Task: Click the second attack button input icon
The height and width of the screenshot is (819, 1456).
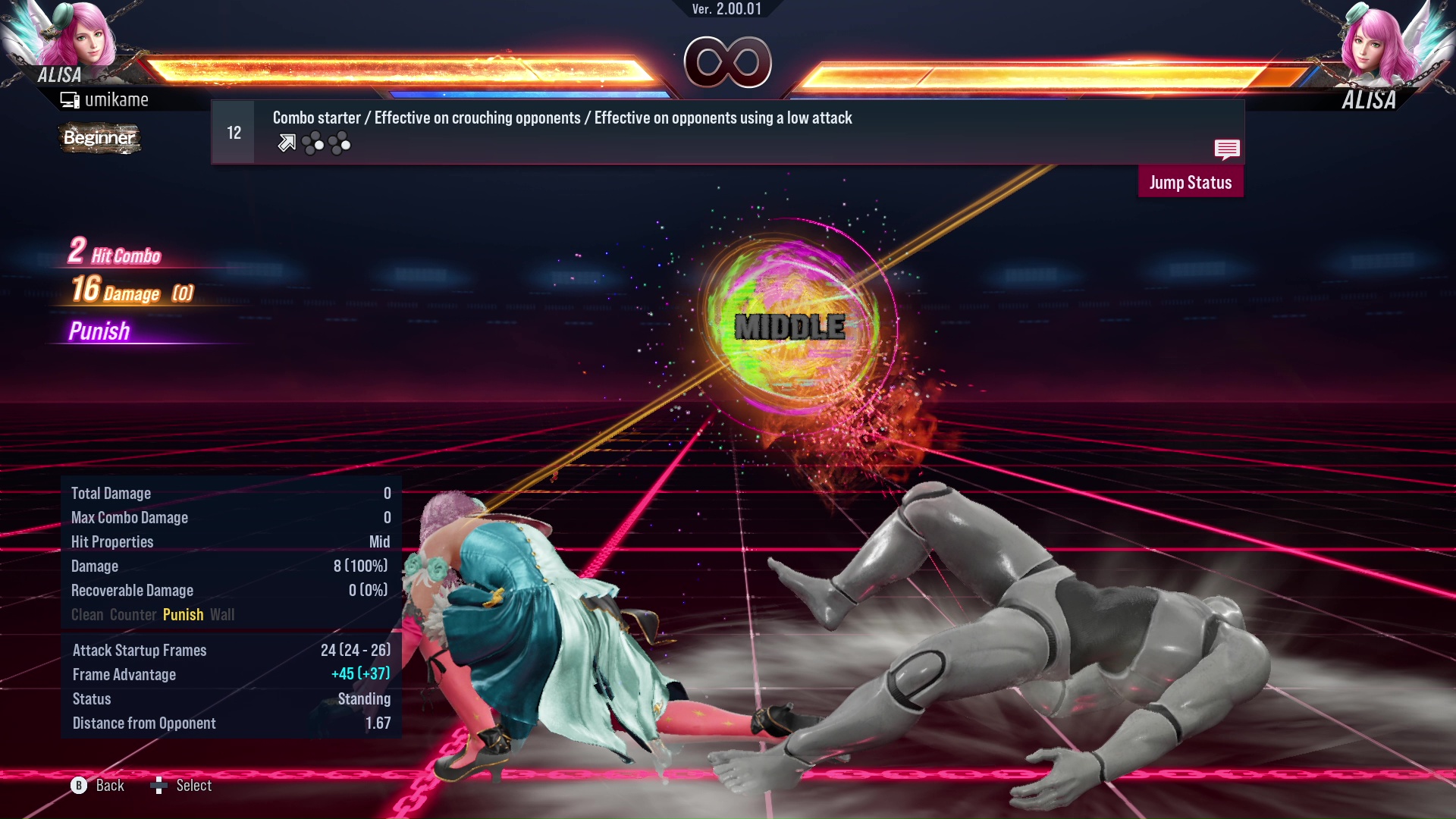Action: click(x=340, y=143)
